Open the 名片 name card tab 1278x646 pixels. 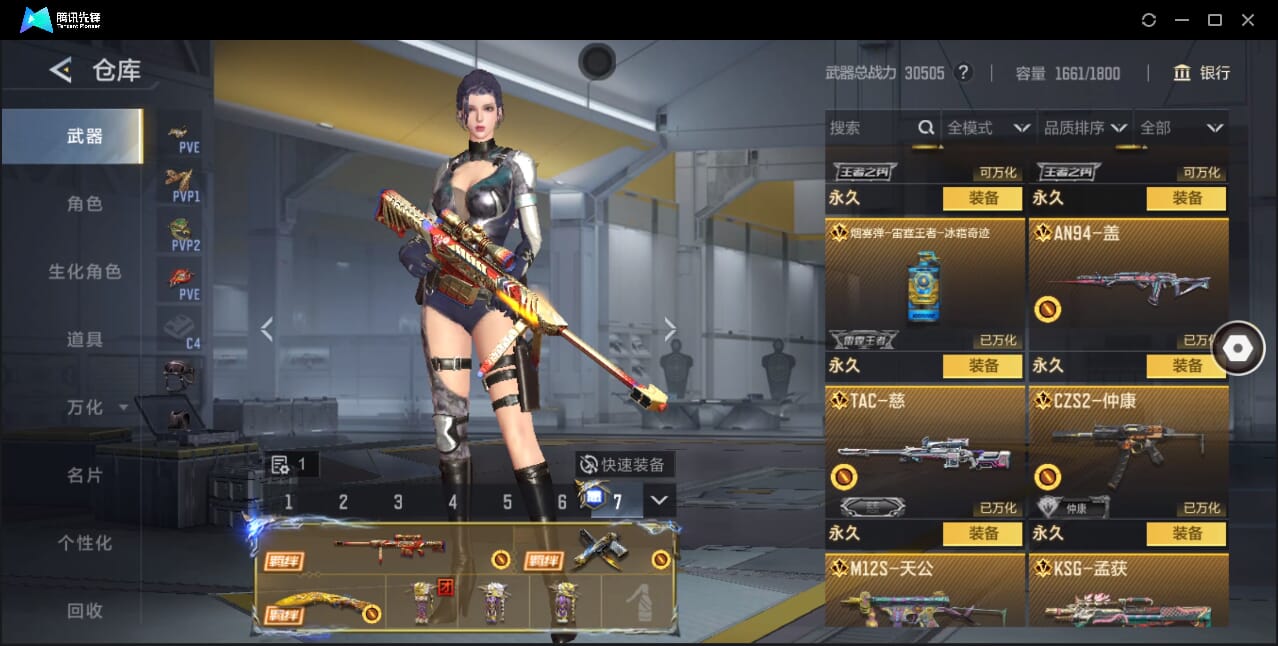85,475
